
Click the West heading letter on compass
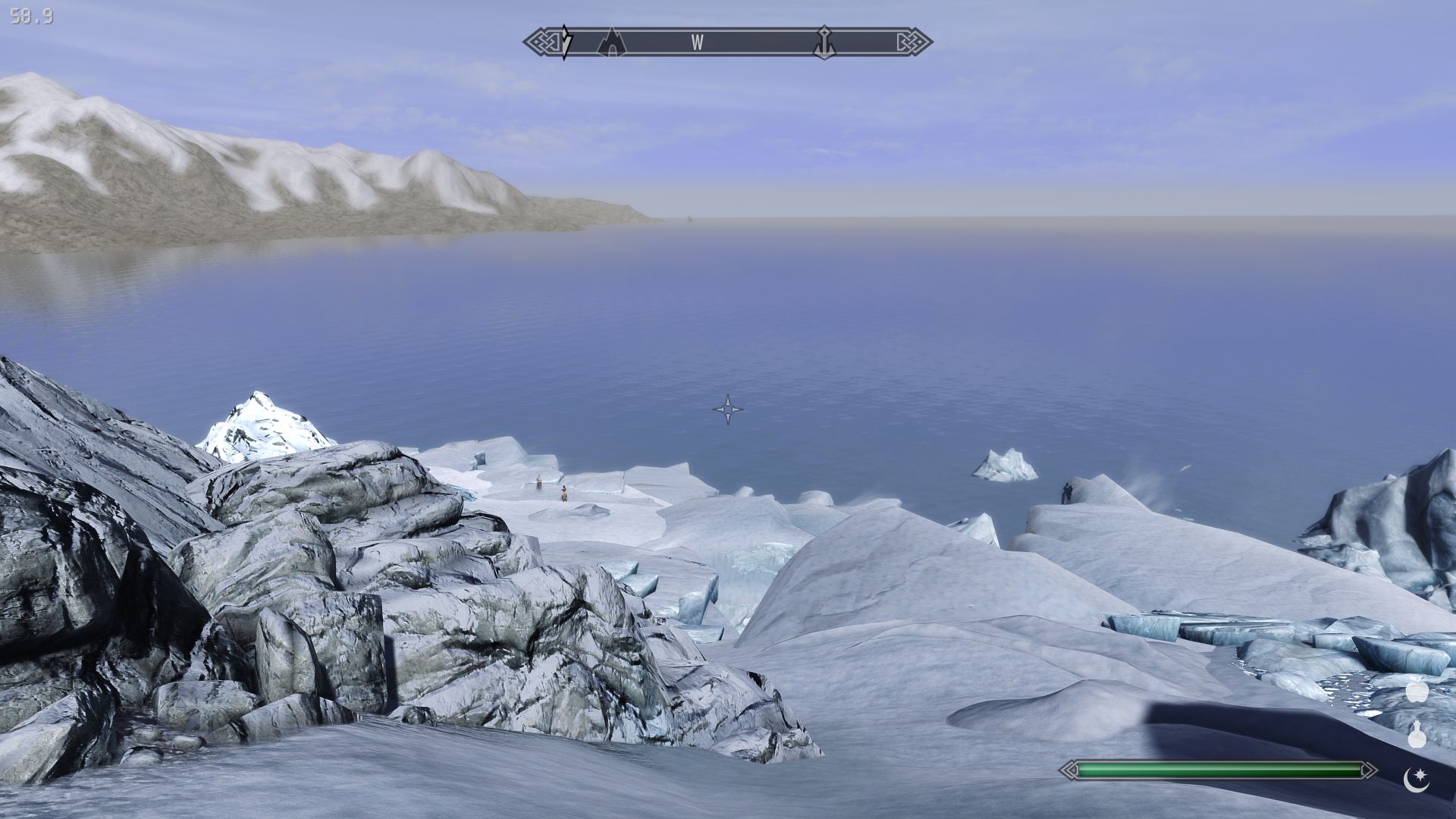coord(697,43)
